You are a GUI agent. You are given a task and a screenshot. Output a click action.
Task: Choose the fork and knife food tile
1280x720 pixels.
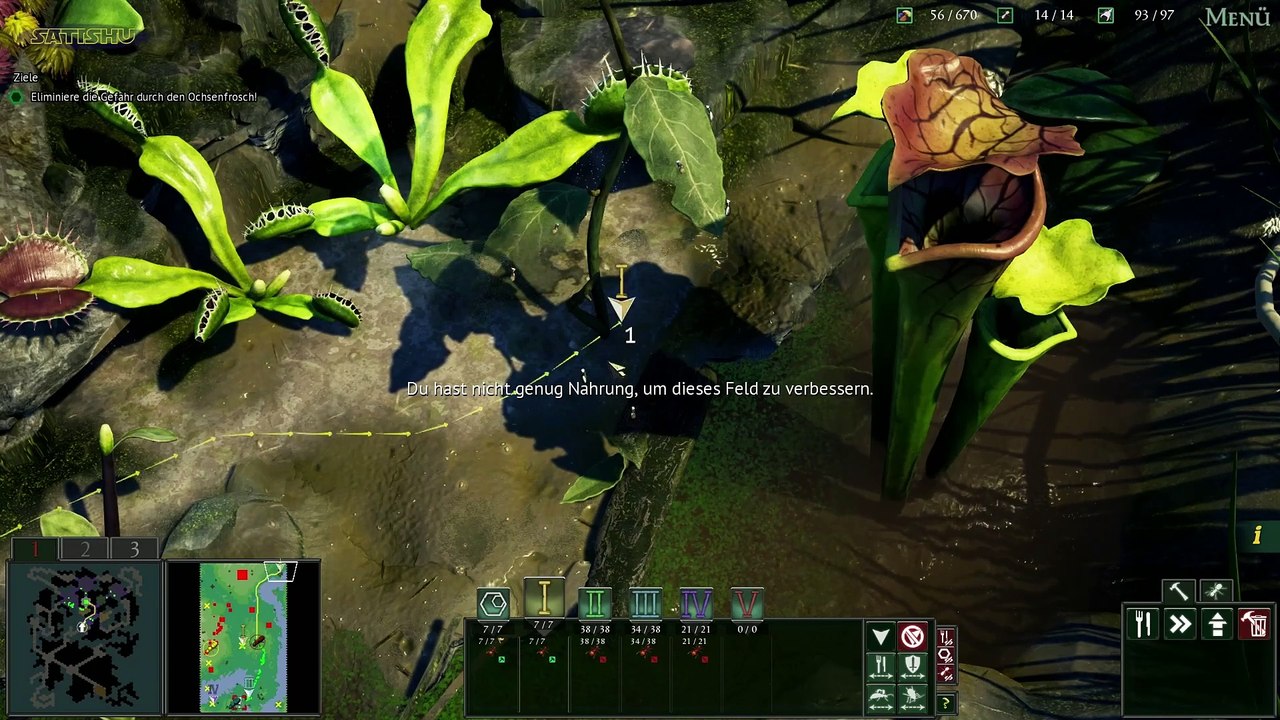click(x=1143, y=624)
